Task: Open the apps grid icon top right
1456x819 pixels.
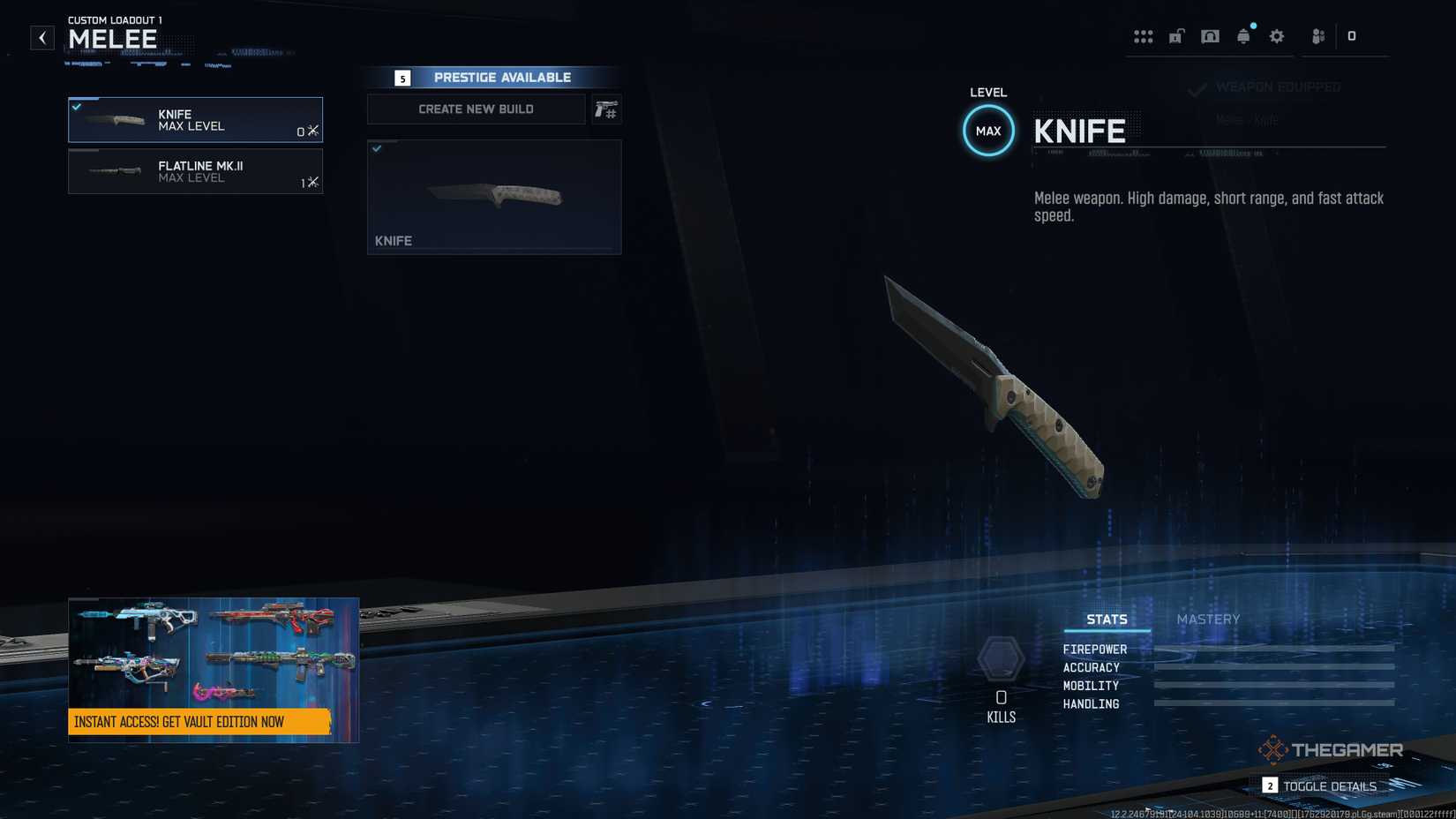Action: tap(1144, 36)
